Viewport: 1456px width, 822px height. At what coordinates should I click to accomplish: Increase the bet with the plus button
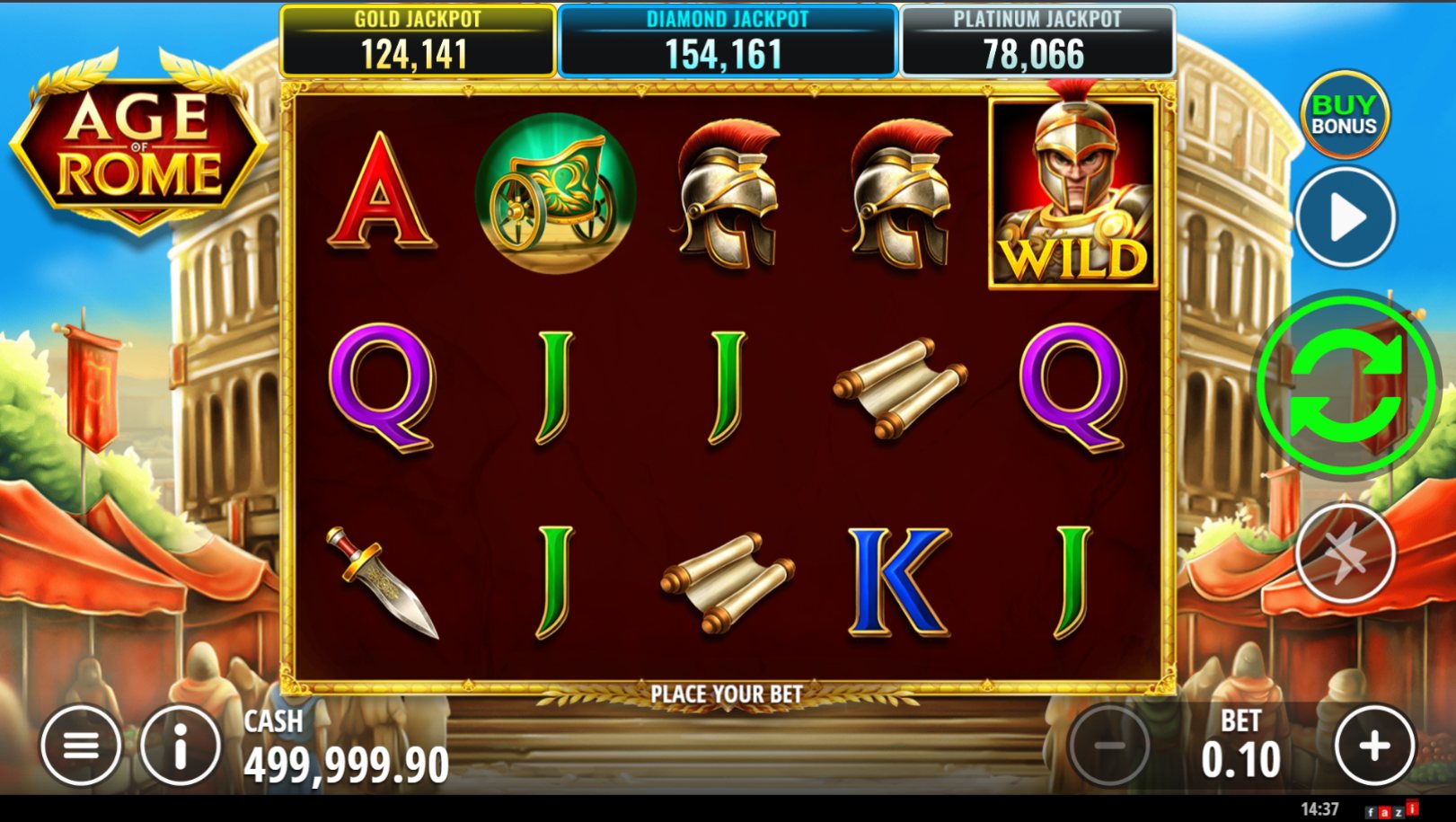tap(1373, 746)
